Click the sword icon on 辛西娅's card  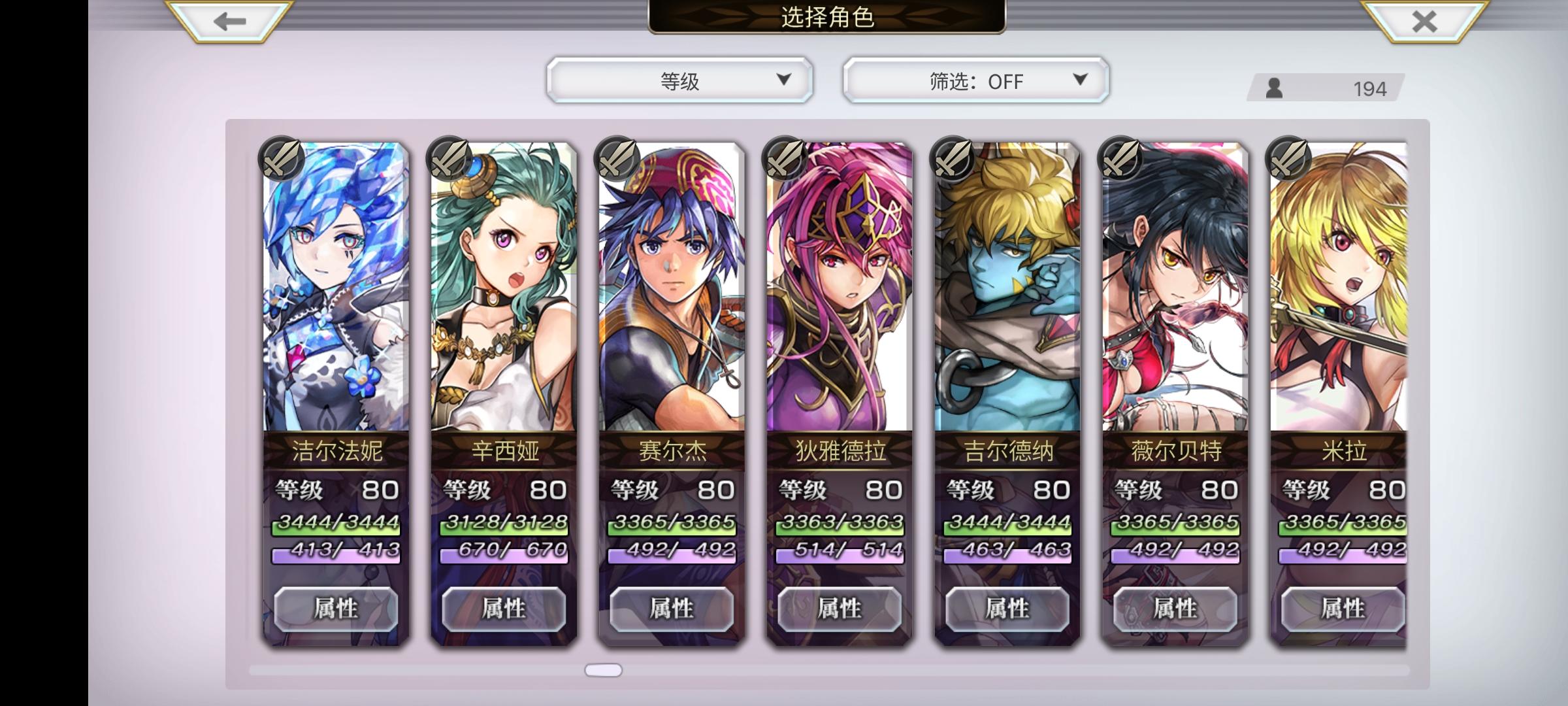click(x=448, y=159)
